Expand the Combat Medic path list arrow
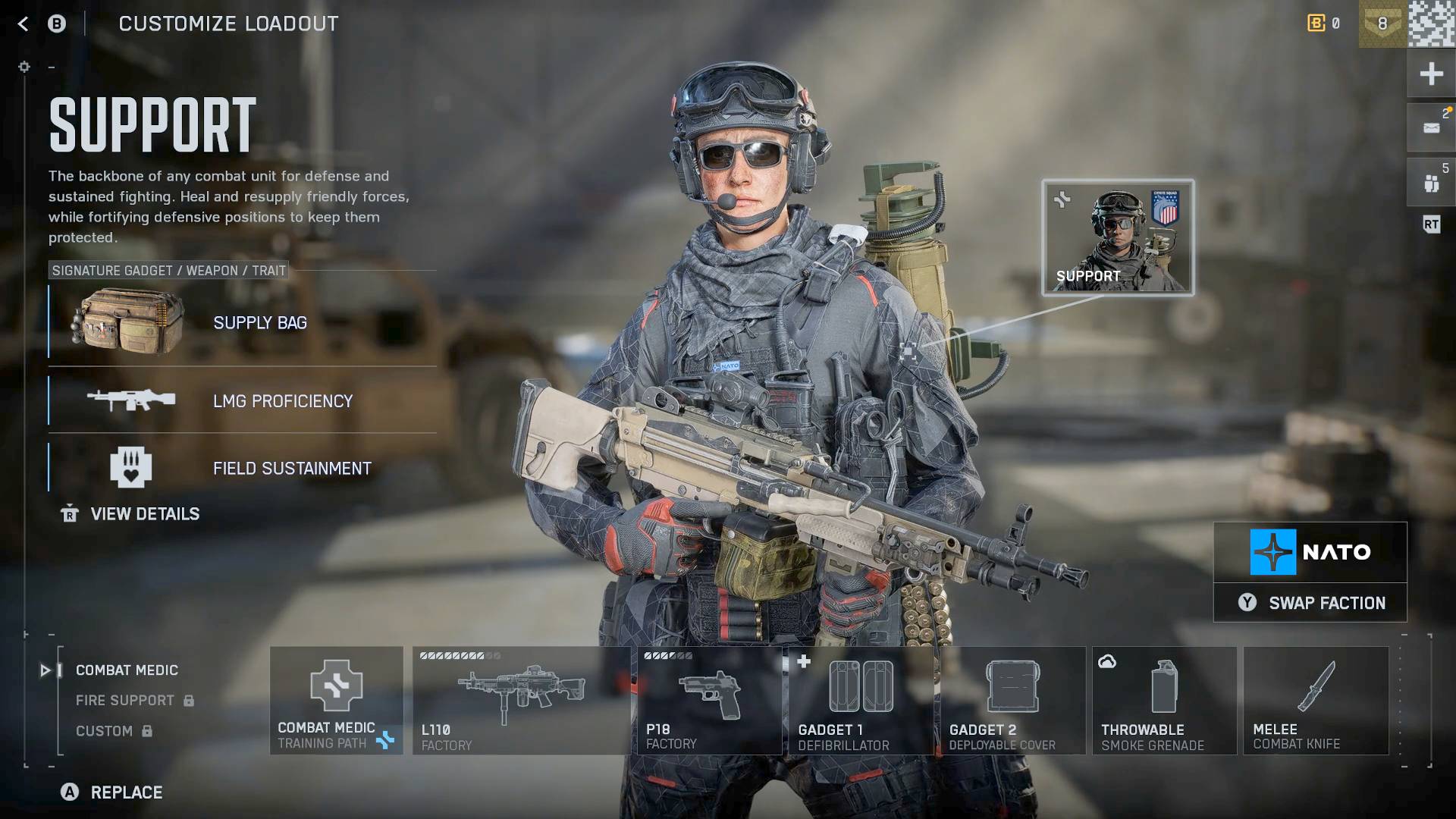The width and height of the screenshot is (1456, 819). click(x=44, y=670)
